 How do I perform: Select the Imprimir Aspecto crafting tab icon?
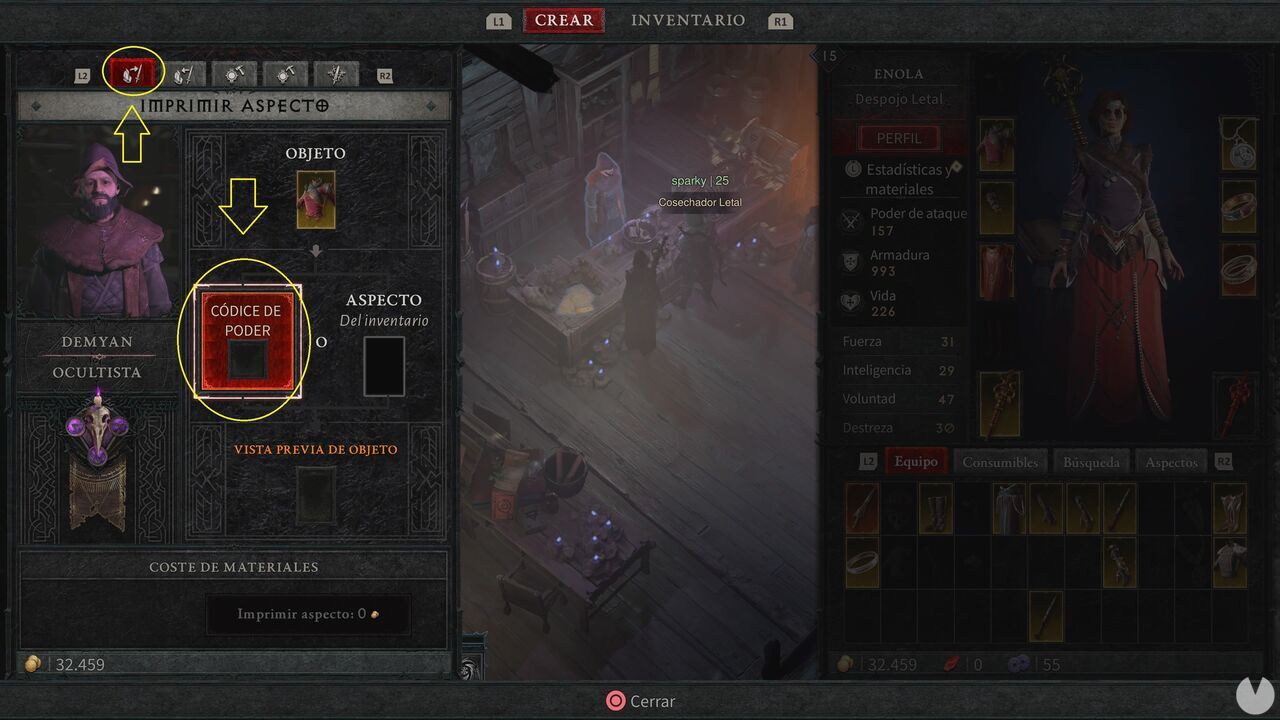coord(133,72)
